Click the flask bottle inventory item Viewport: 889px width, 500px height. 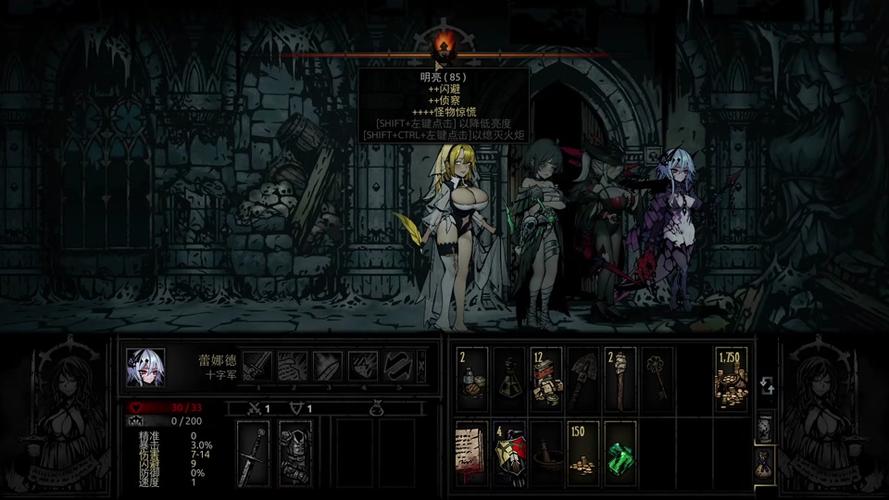509,379
